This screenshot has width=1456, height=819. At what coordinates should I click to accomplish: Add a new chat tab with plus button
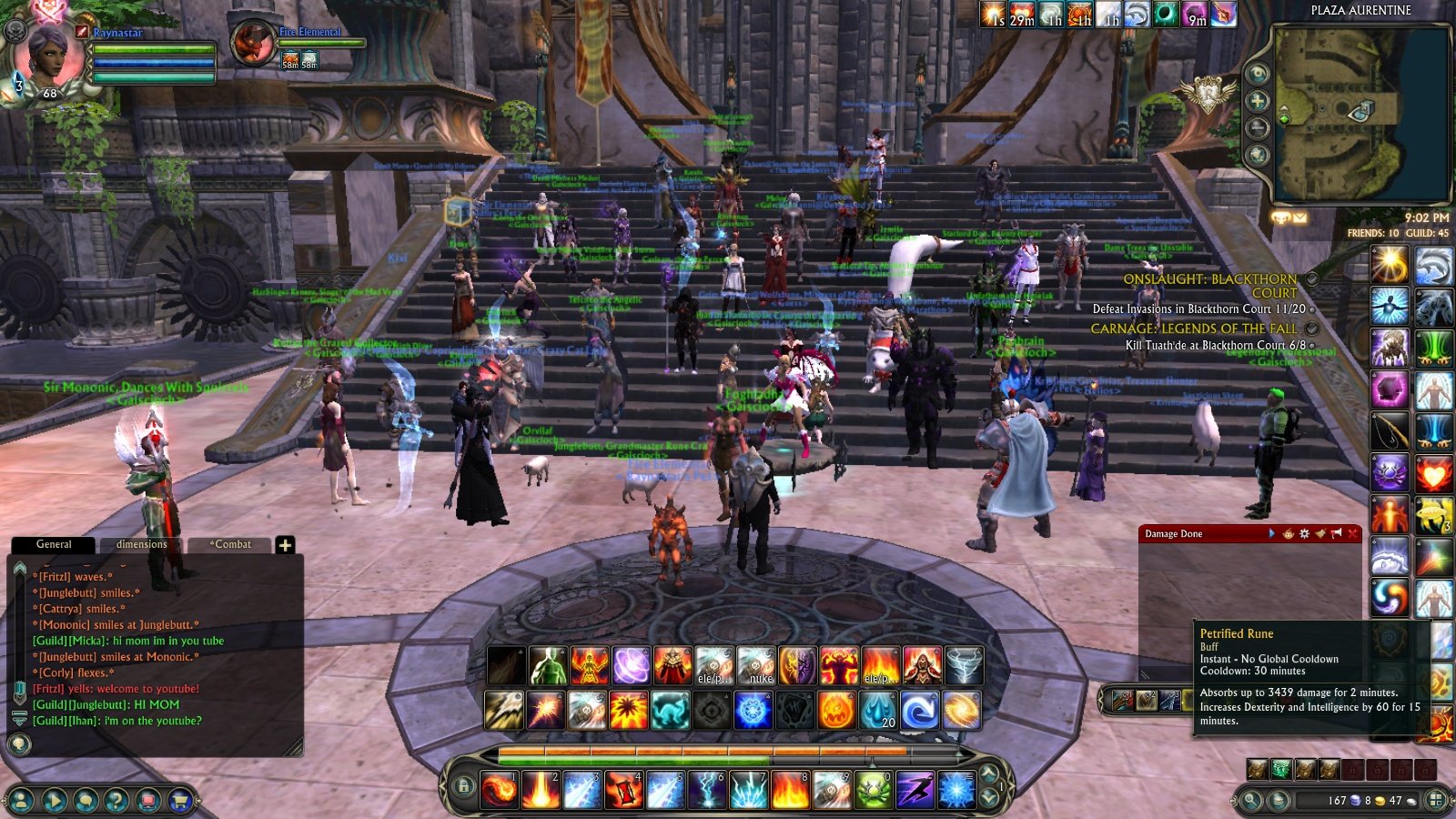pyautogui.click(x=285, y=545)
